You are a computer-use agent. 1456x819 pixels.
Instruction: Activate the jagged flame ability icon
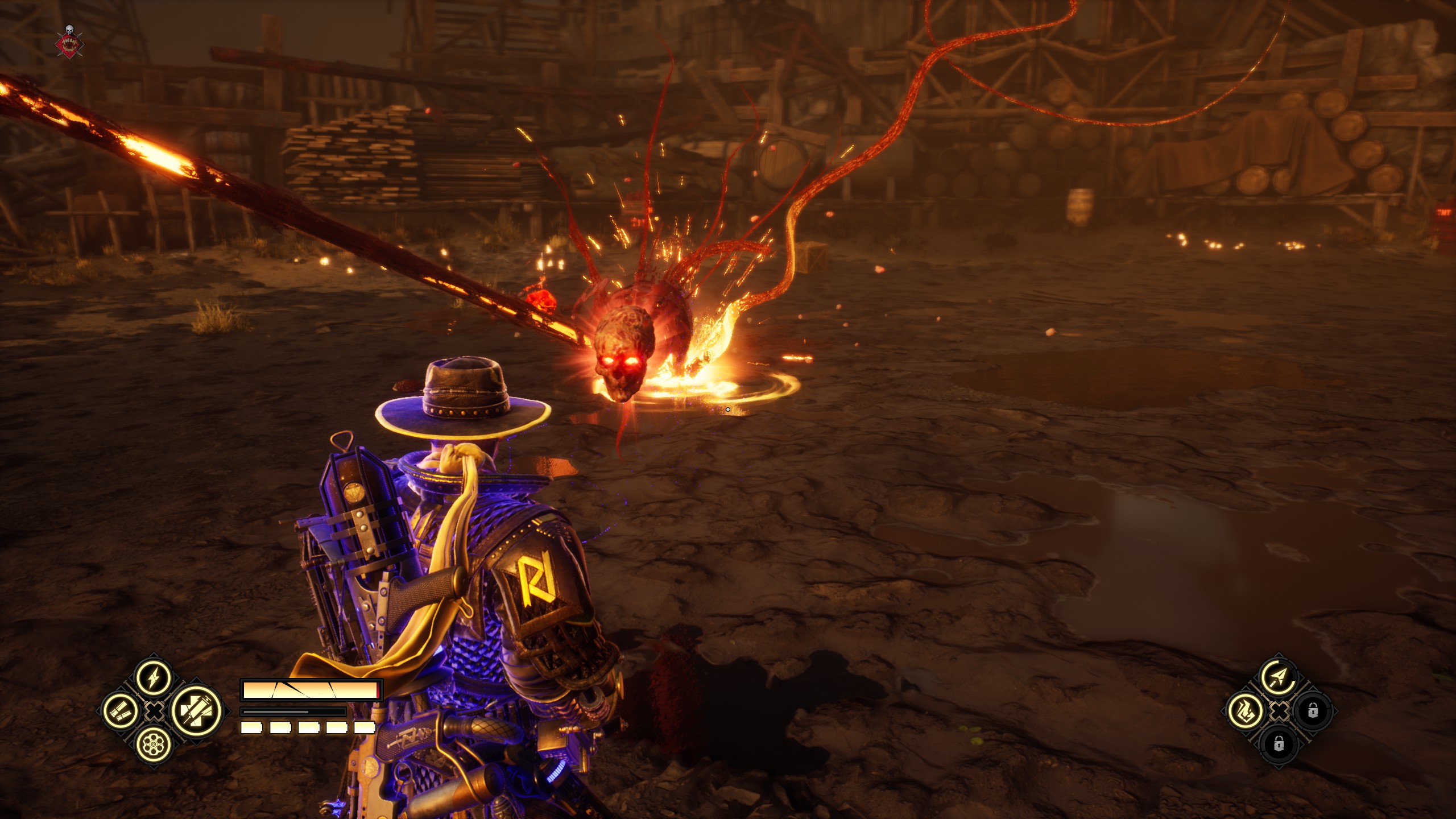coord(1245,711)
